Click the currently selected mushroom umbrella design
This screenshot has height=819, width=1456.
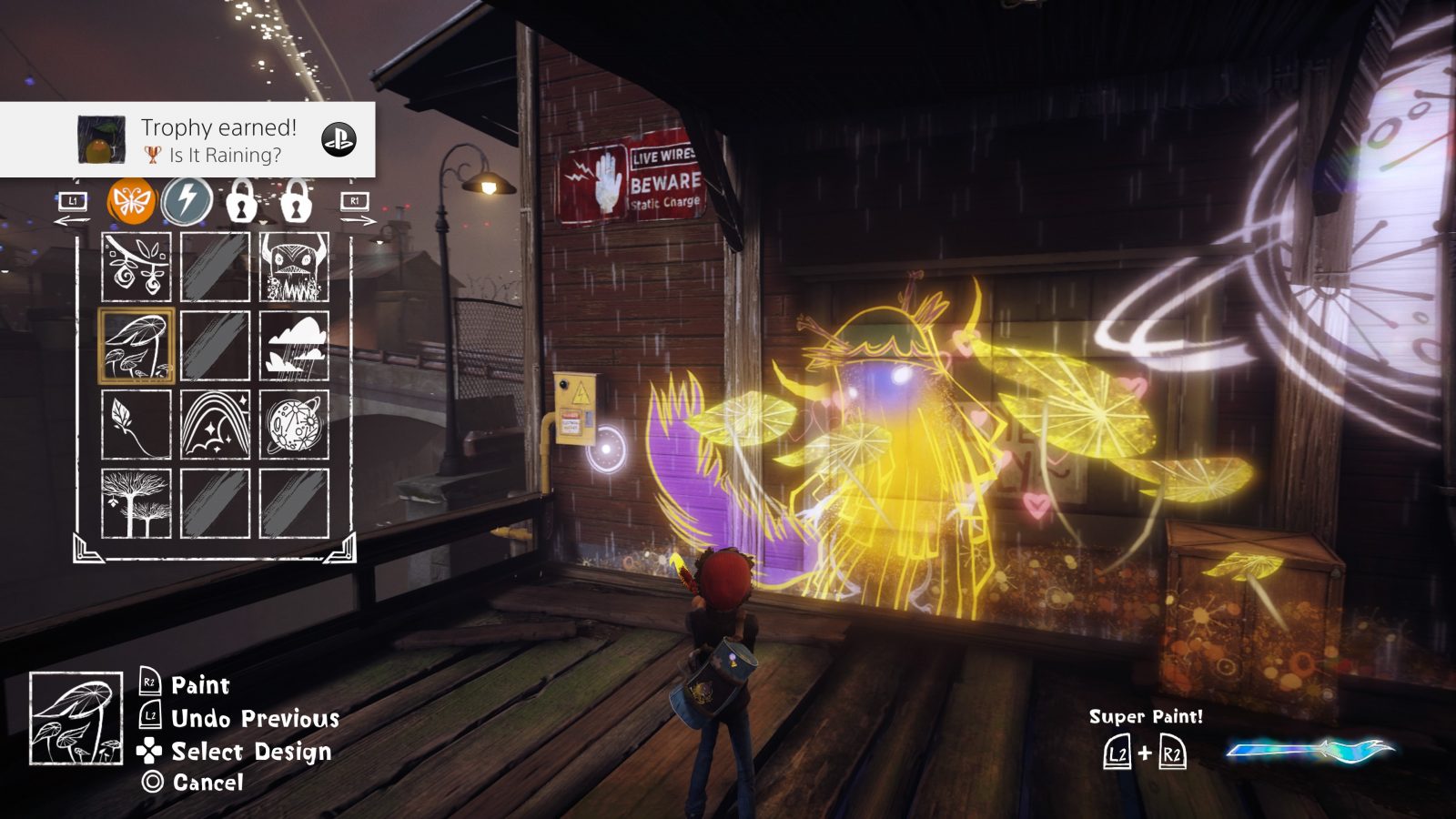point(136,348)
